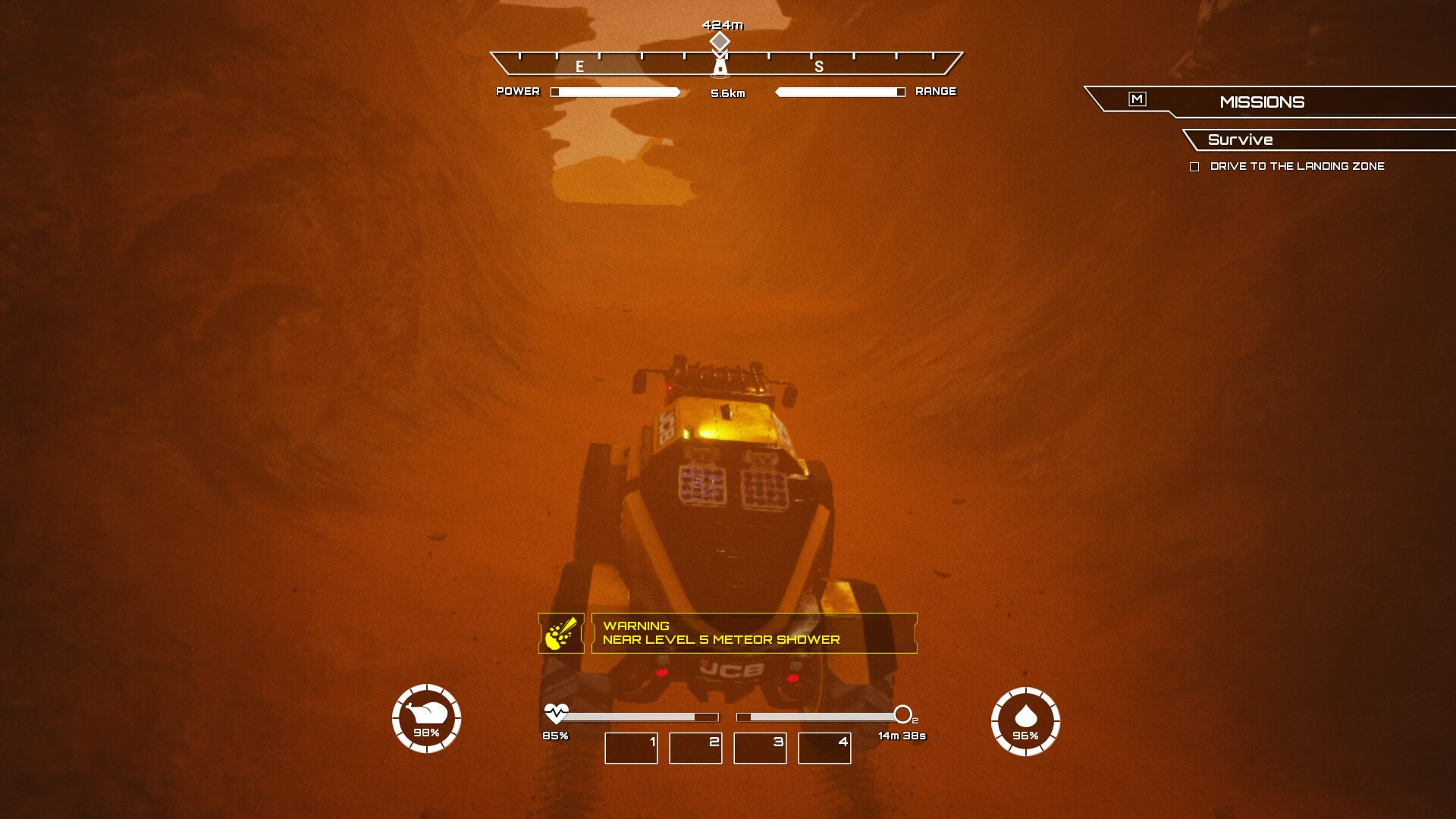Open the Missions panel header
1456x819 pixels.
point(1262,102)
